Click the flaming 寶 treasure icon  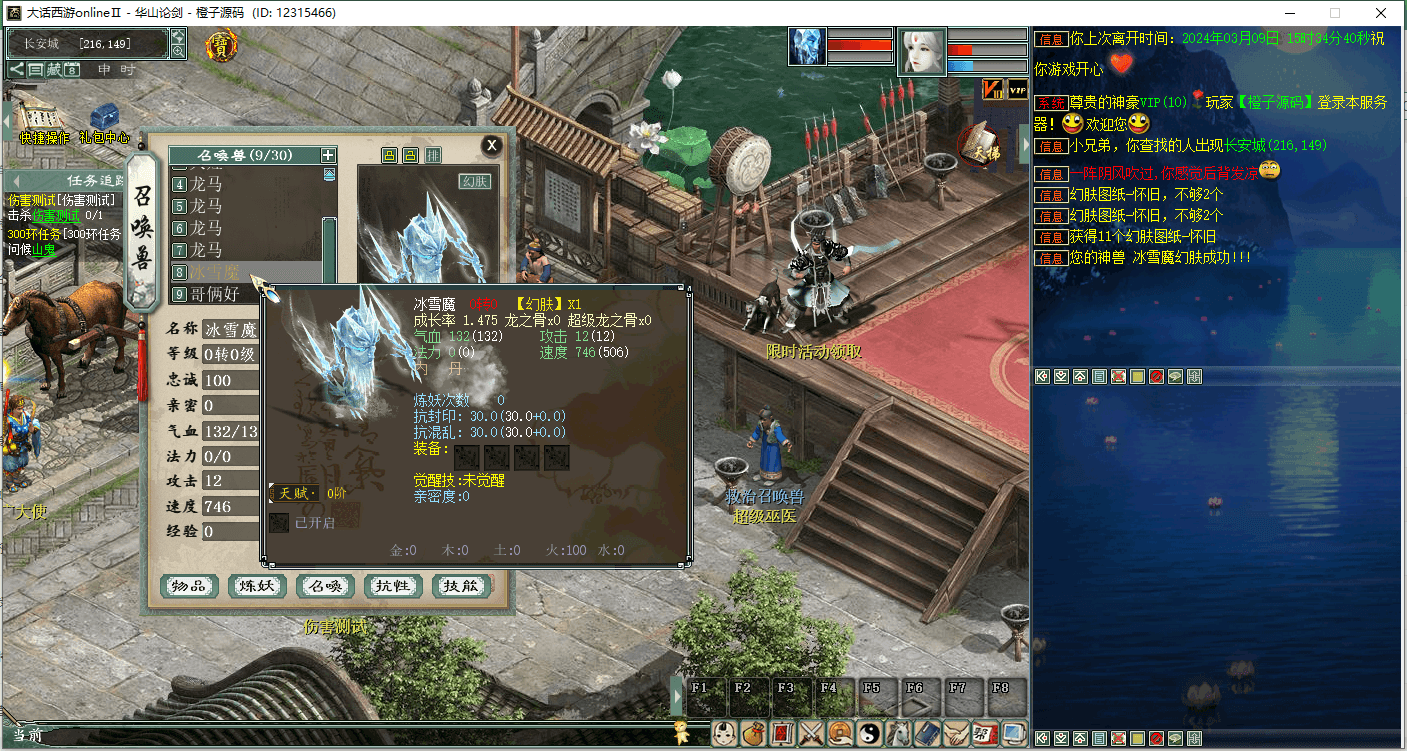[222, 45]
